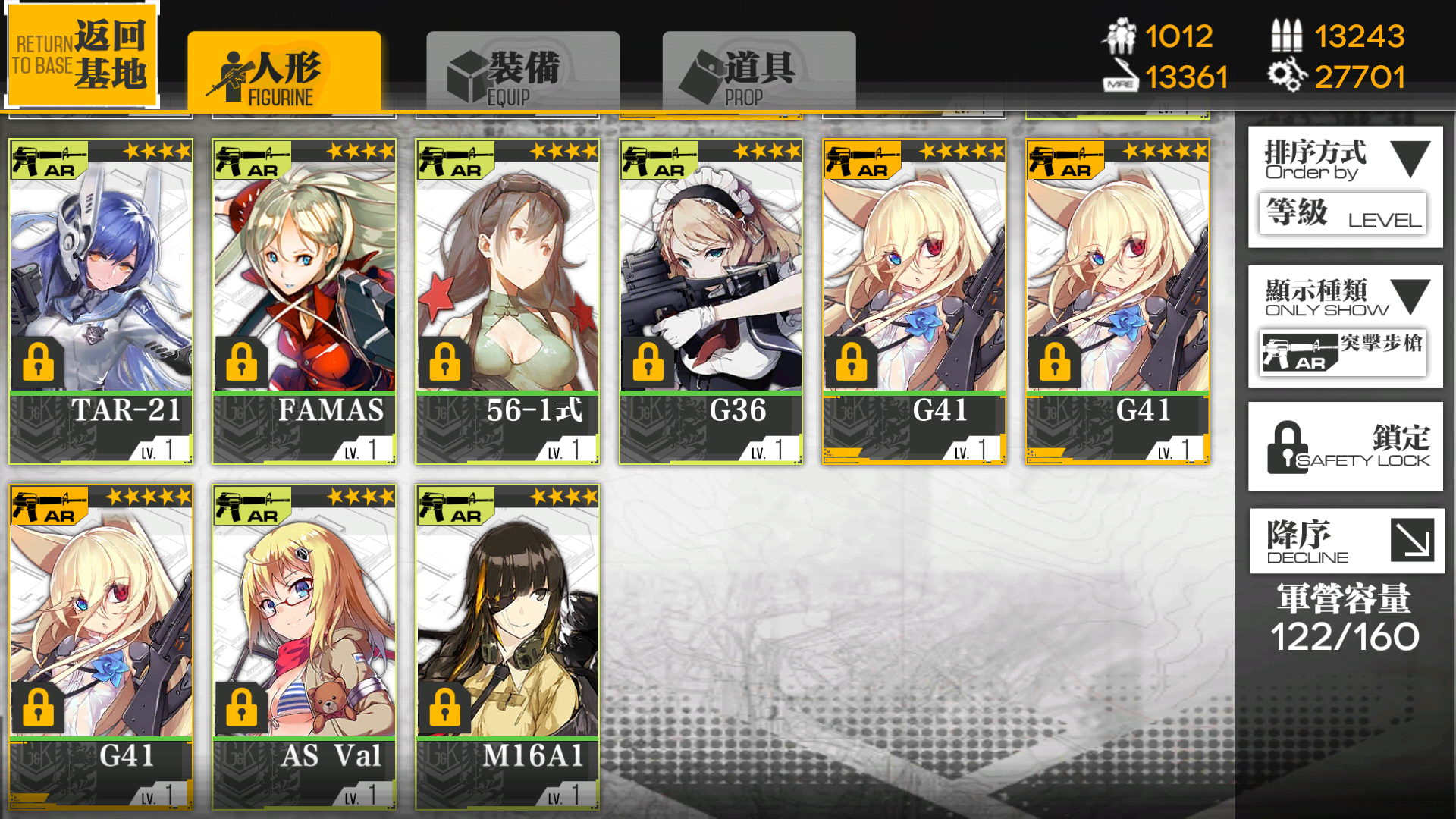Screen dimensions: 1456x819
Task: Toggle the Decline sort order
Action: click(1345, 541)
